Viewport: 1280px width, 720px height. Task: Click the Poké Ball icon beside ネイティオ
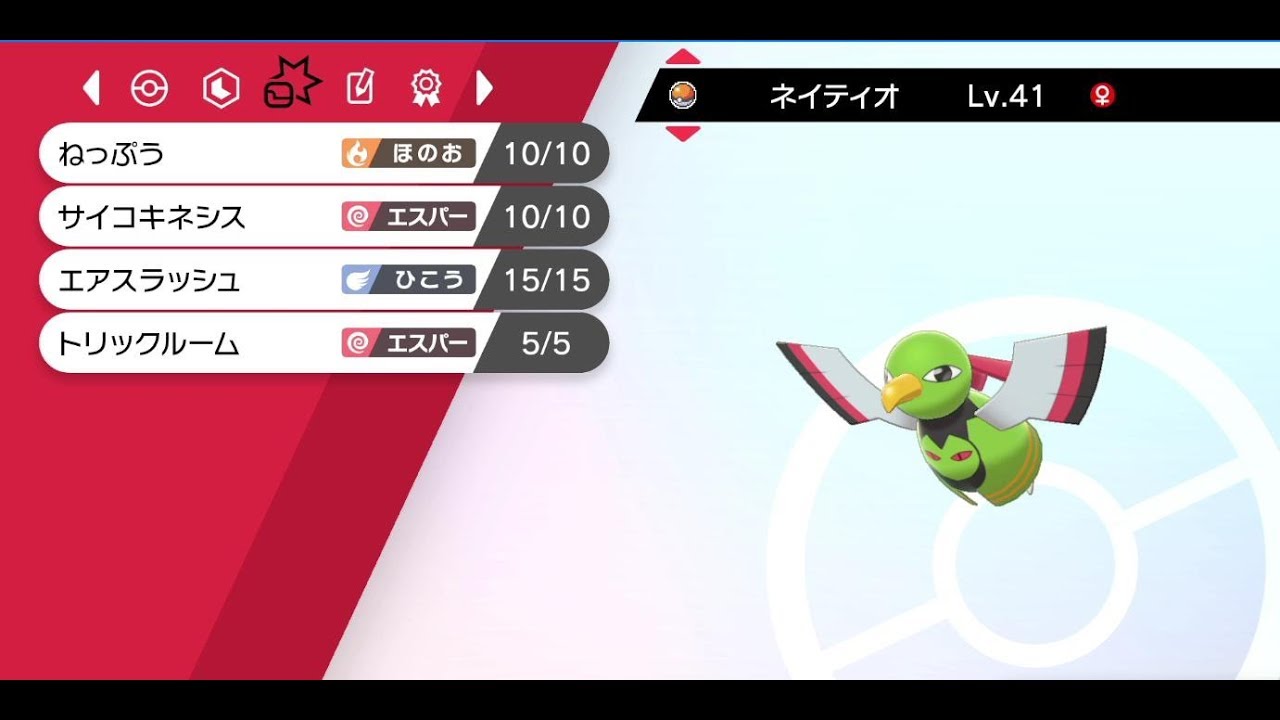[684, 97]
